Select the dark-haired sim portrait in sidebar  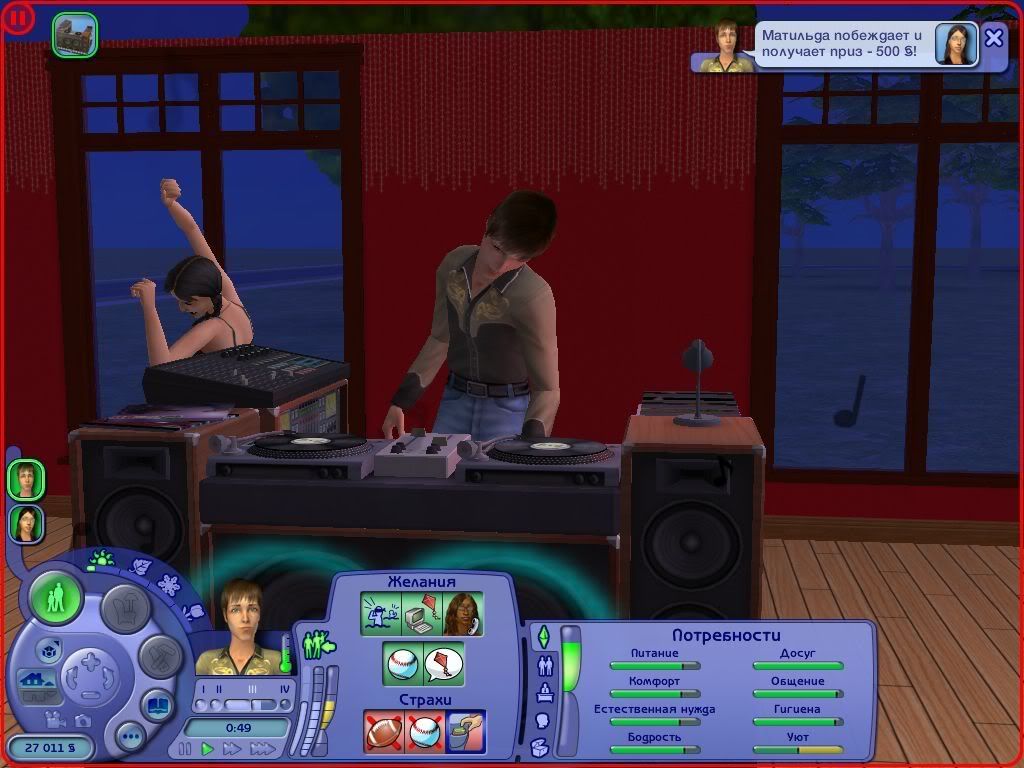click(26, 523)
